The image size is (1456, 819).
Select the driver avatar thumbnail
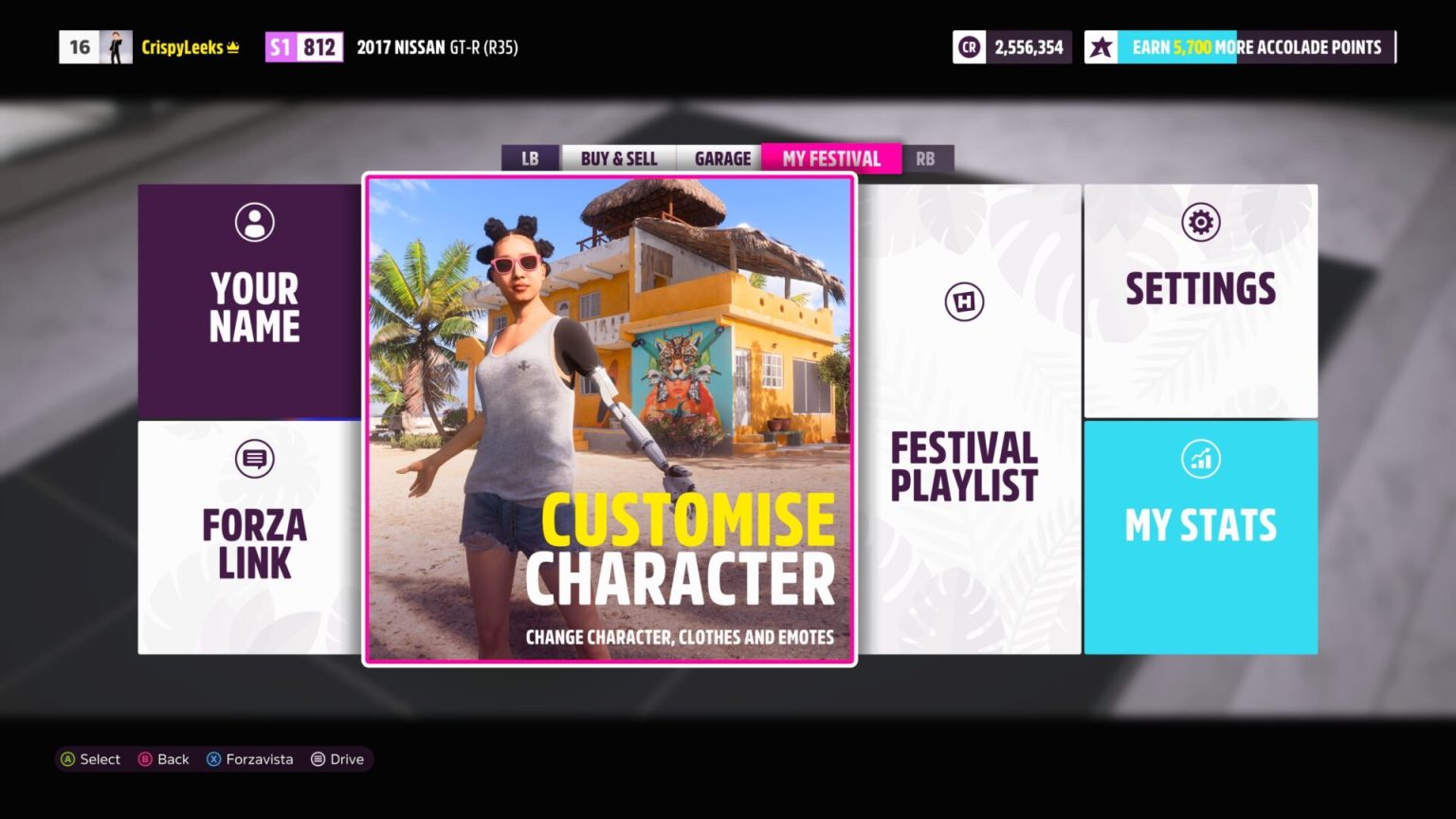118,46
